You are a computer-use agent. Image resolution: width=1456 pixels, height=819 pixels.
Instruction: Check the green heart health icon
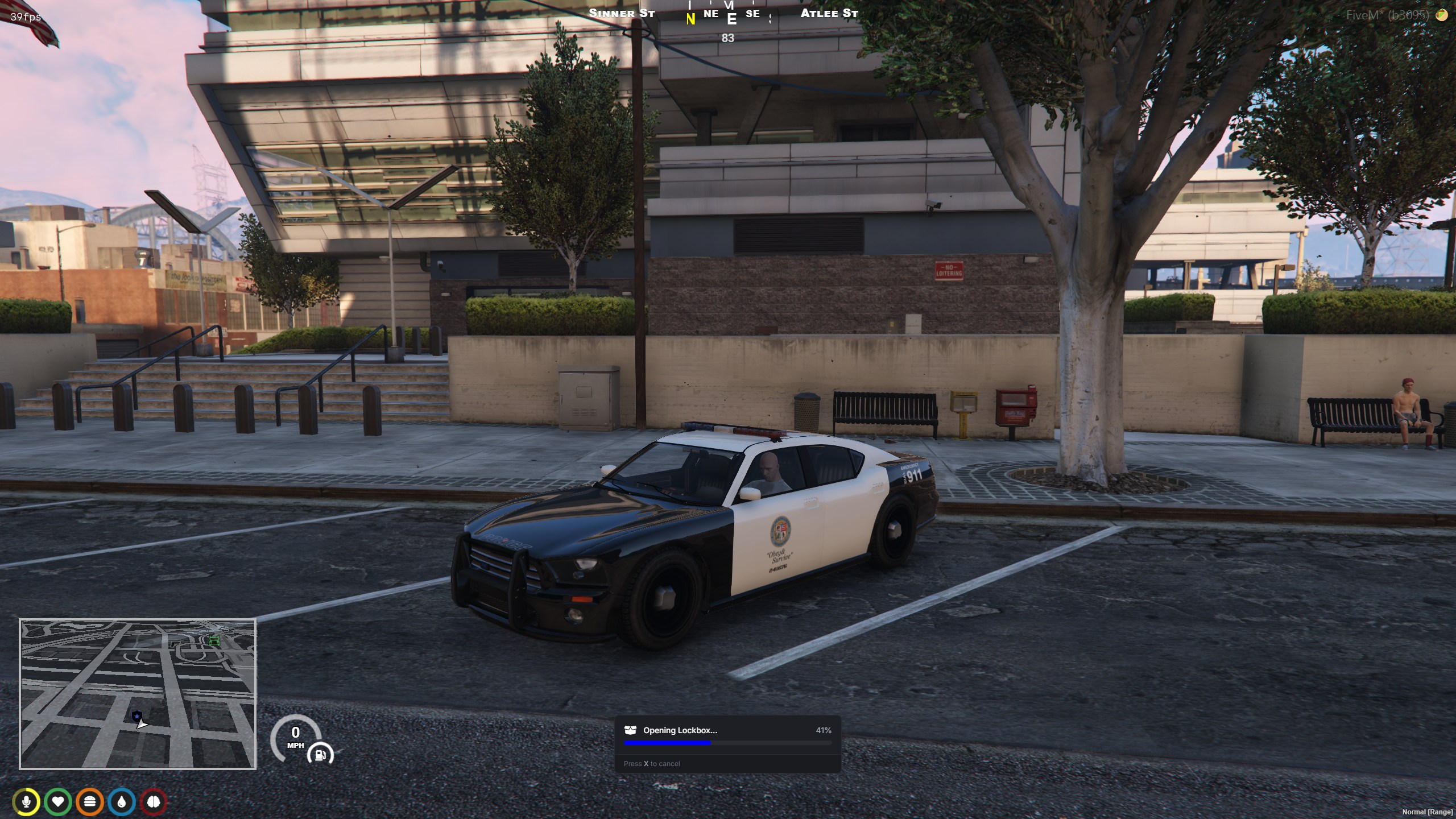click(x=58, y=802)
